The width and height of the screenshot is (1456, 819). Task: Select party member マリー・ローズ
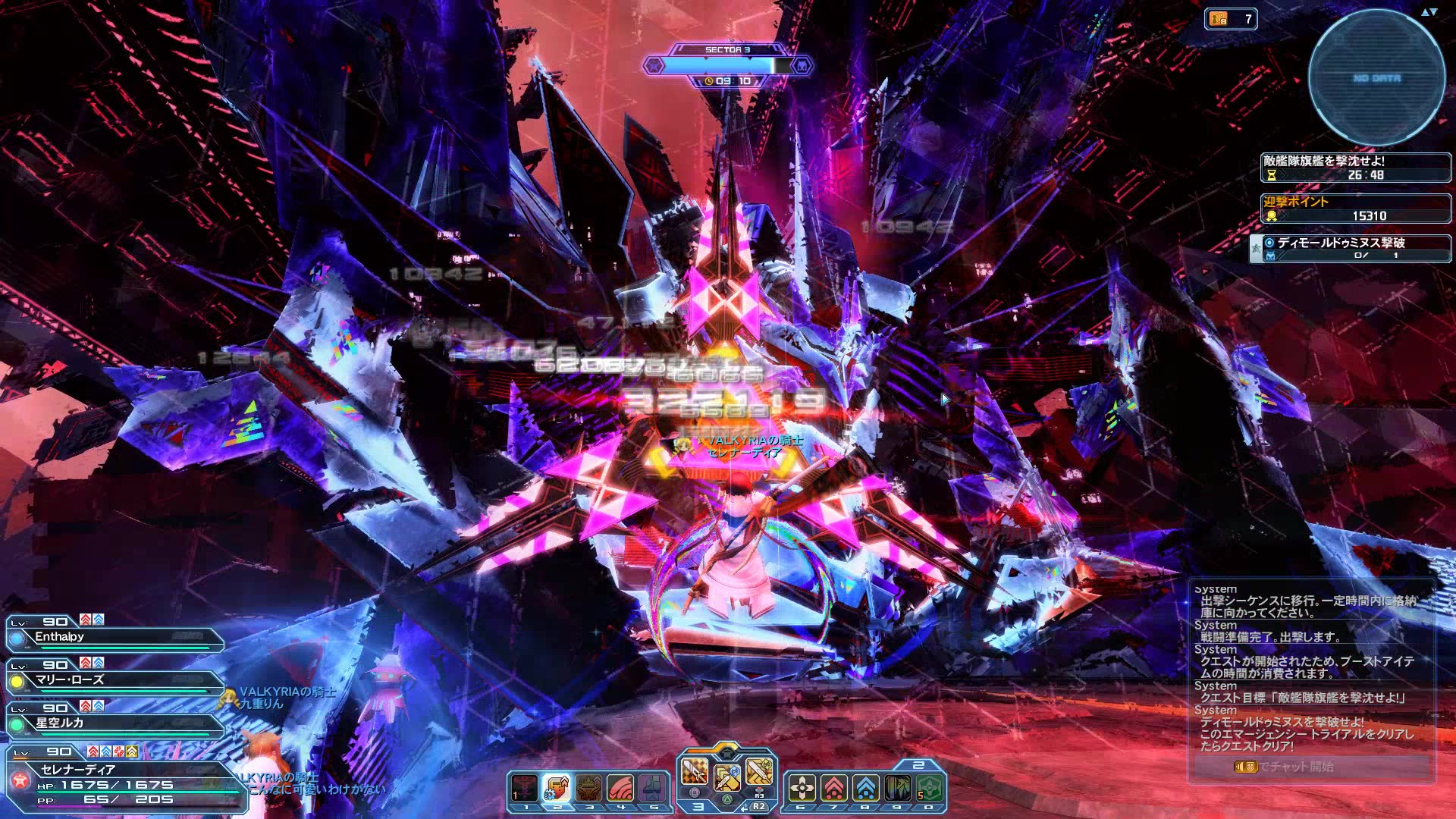coord(114,680)
